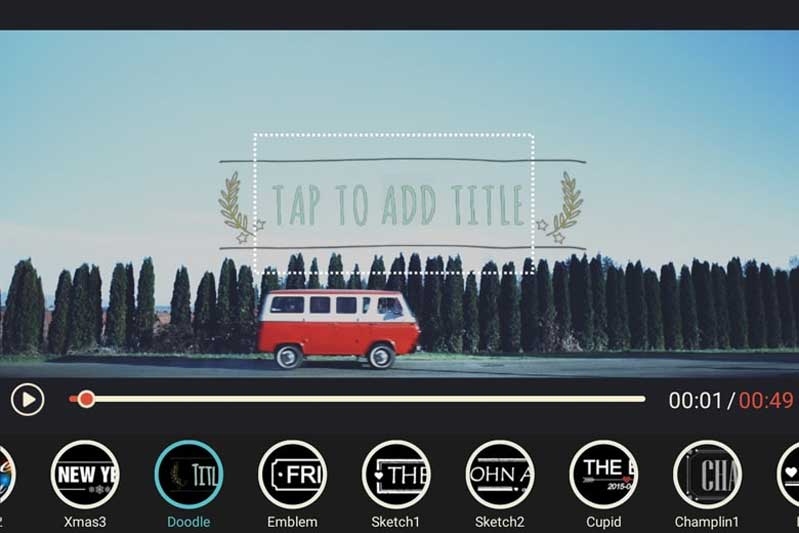799x533 pixels.
Task: Apply the Sketch1 title style
Action: pyautogui.click(x=396, y=474)
